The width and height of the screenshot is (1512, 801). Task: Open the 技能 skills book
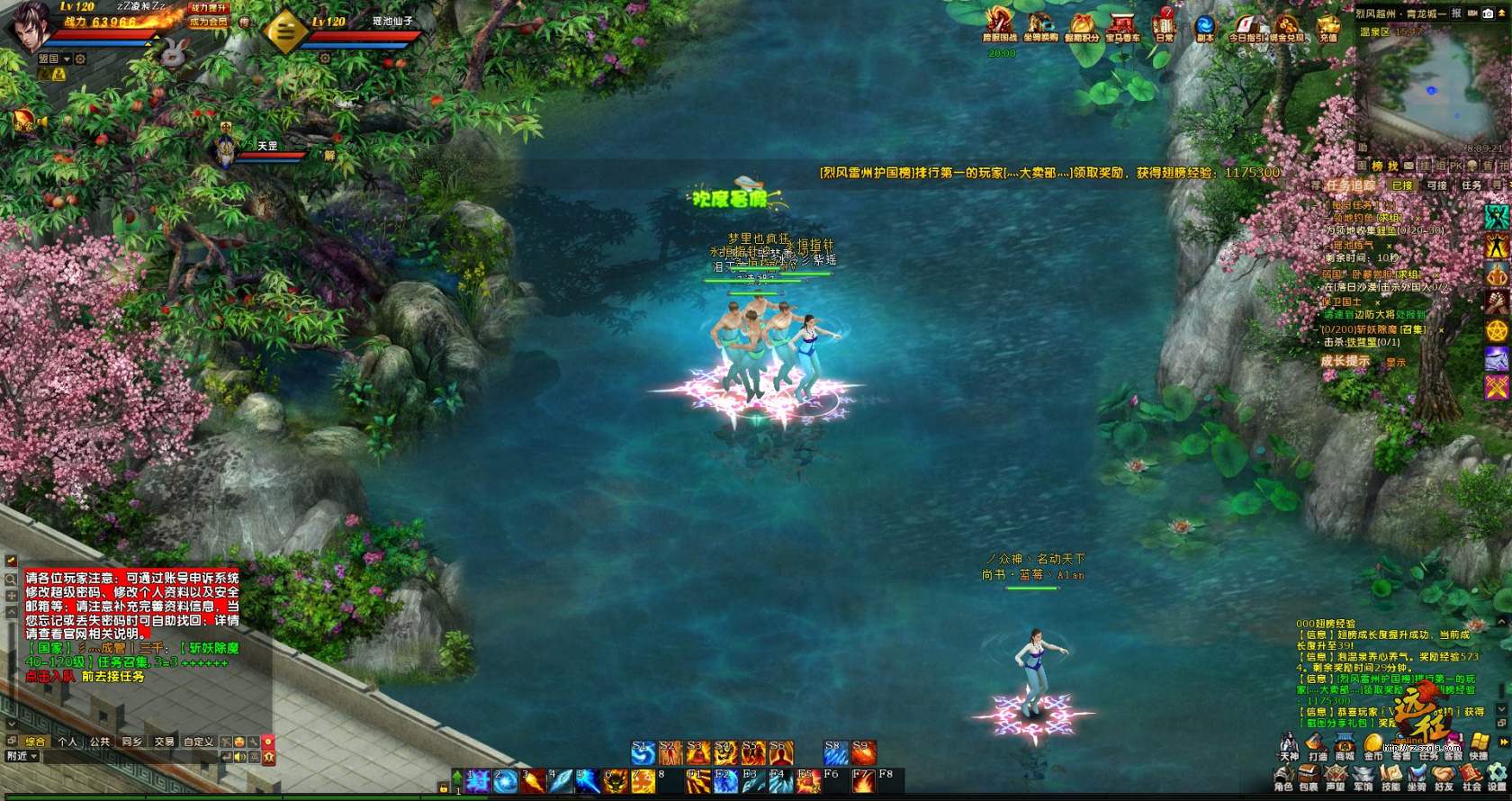1390,778
